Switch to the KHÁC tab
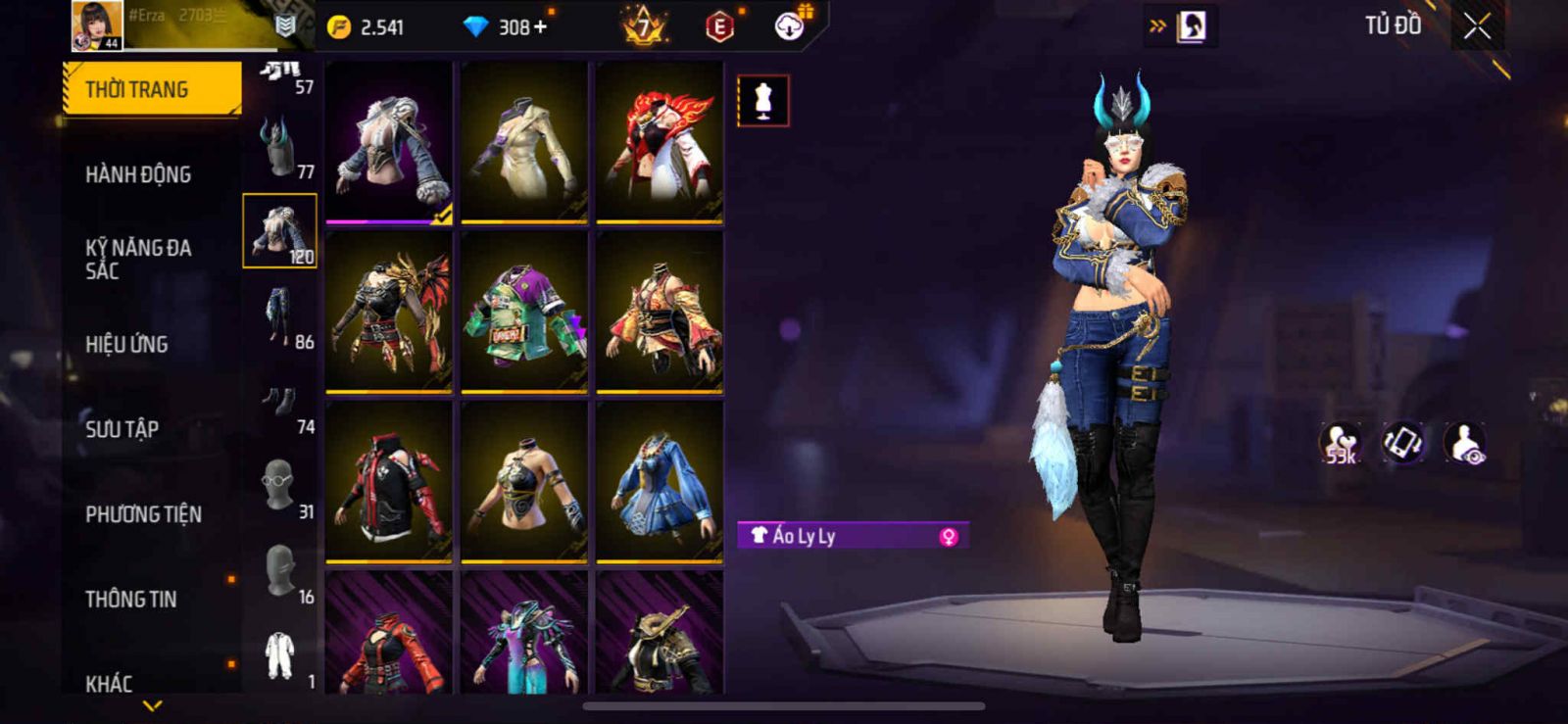The image size is (1568, 724). [x=109, y=683]
